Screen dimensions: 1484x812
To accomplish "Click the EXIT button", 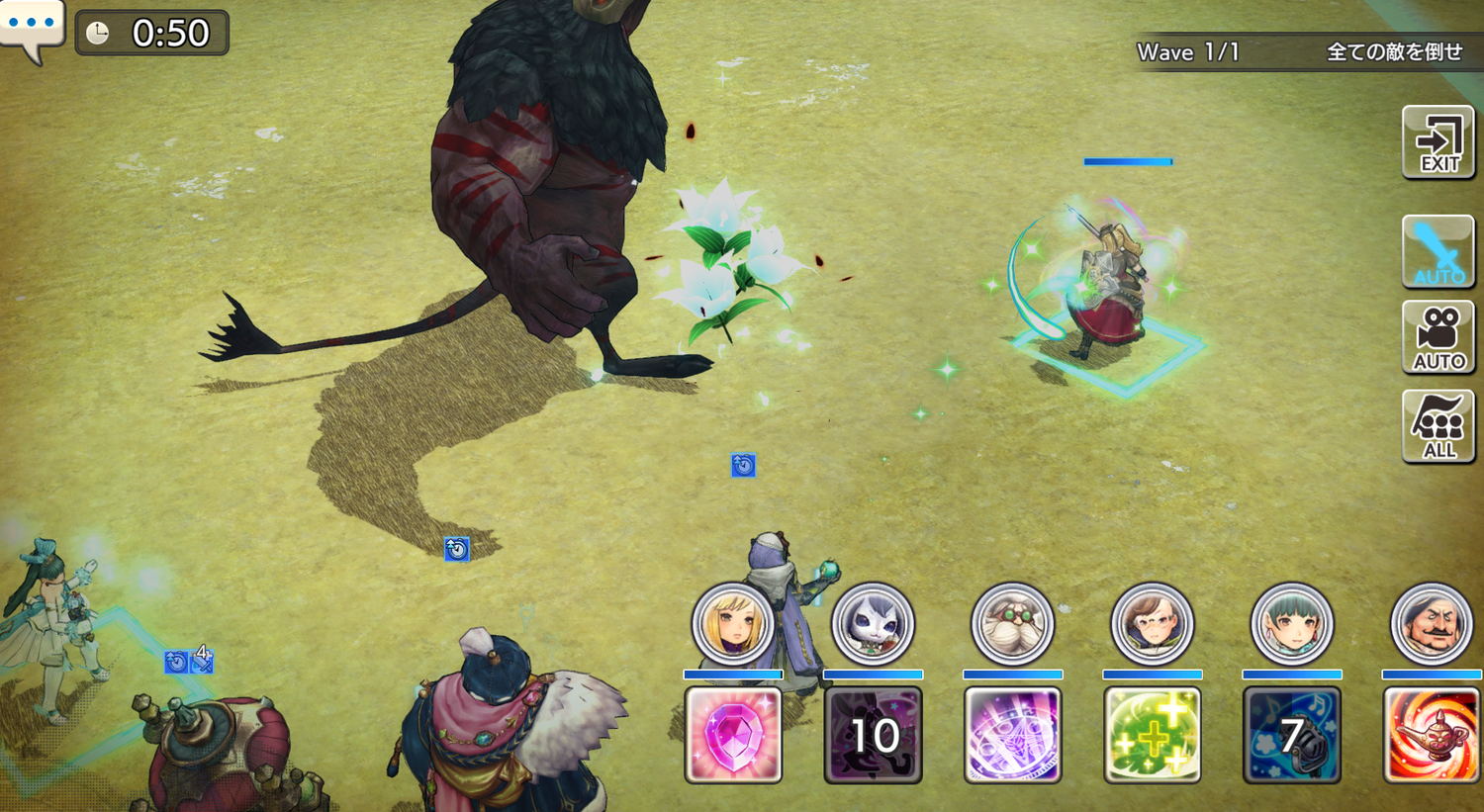I will click(x=1438, y=143).
